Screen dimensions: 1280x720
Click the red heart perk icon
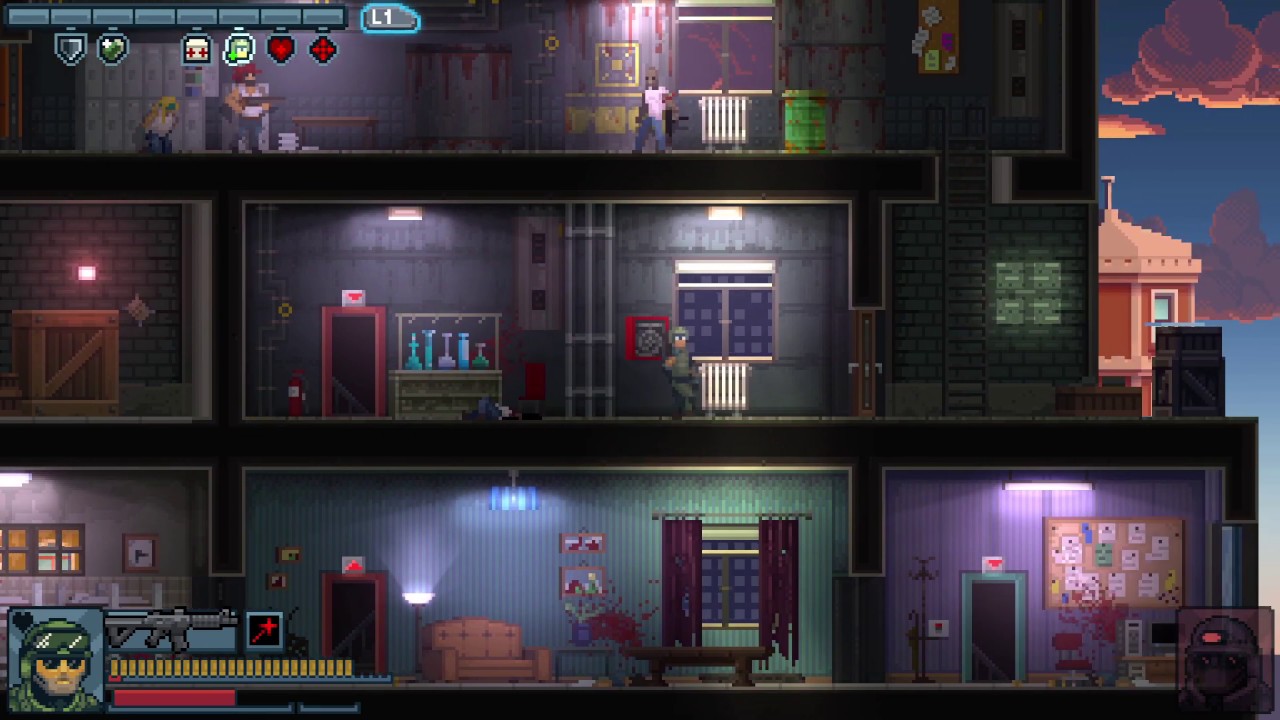[281, 49]
